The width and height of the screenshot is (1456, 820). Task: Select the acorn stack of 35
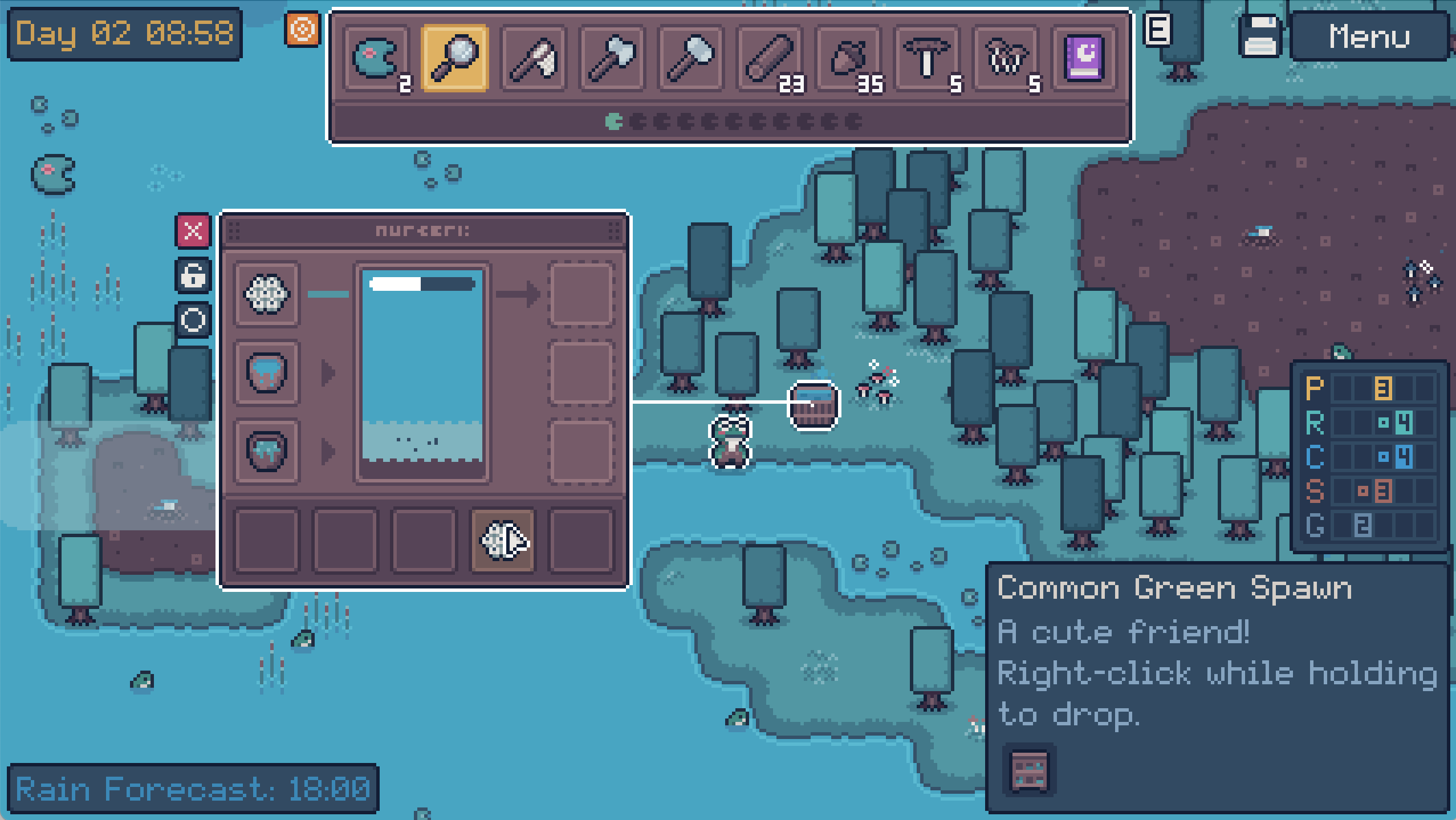click(848, 58)
